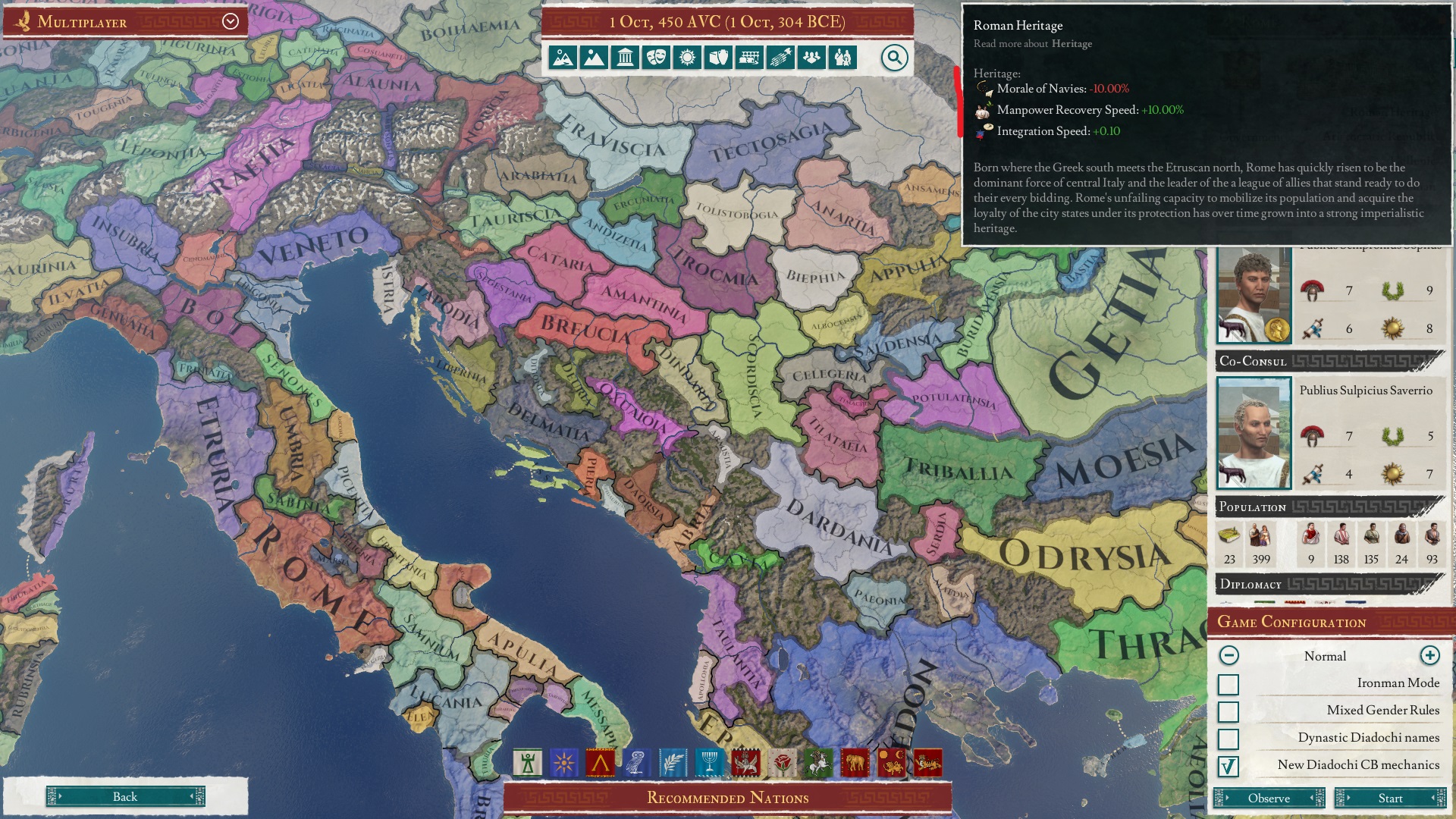Image resolution: width=1456 pixels, height=819 pixels.
Task: Select the culture map mode with theater masks
Action: (656, 57)
